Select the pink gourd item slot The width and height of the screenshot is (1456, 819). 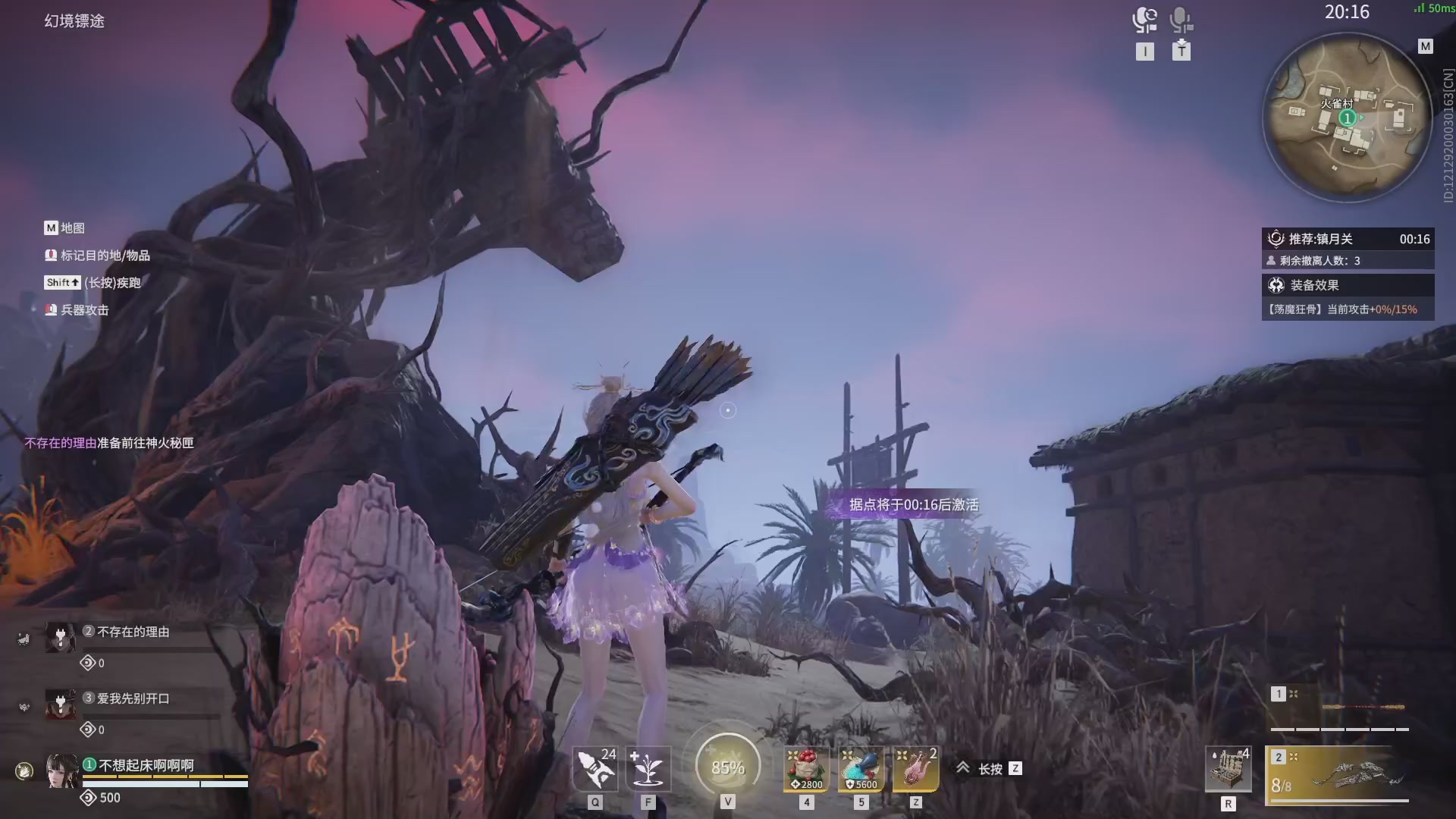[915, 768]
